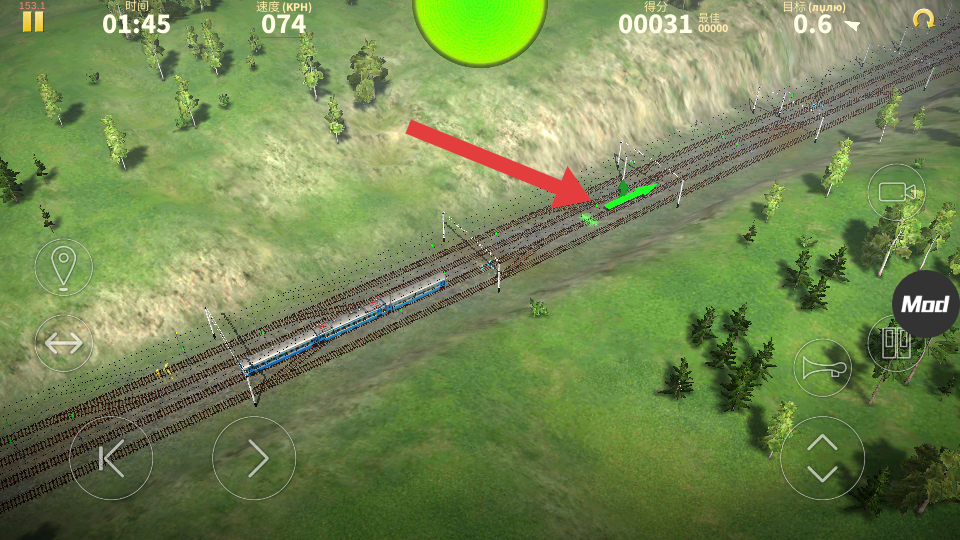The image size is (960, 540).
Task: Pause the game with the yellow pause button
Action: (33, 21)
